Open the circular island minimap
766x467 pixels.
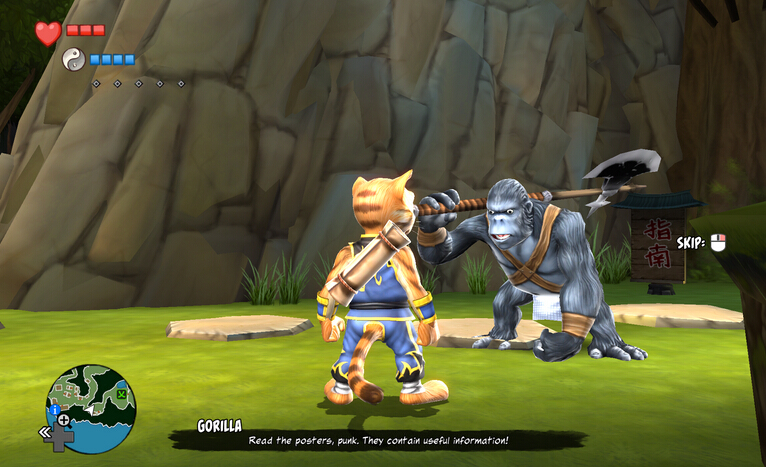point(92,407)
